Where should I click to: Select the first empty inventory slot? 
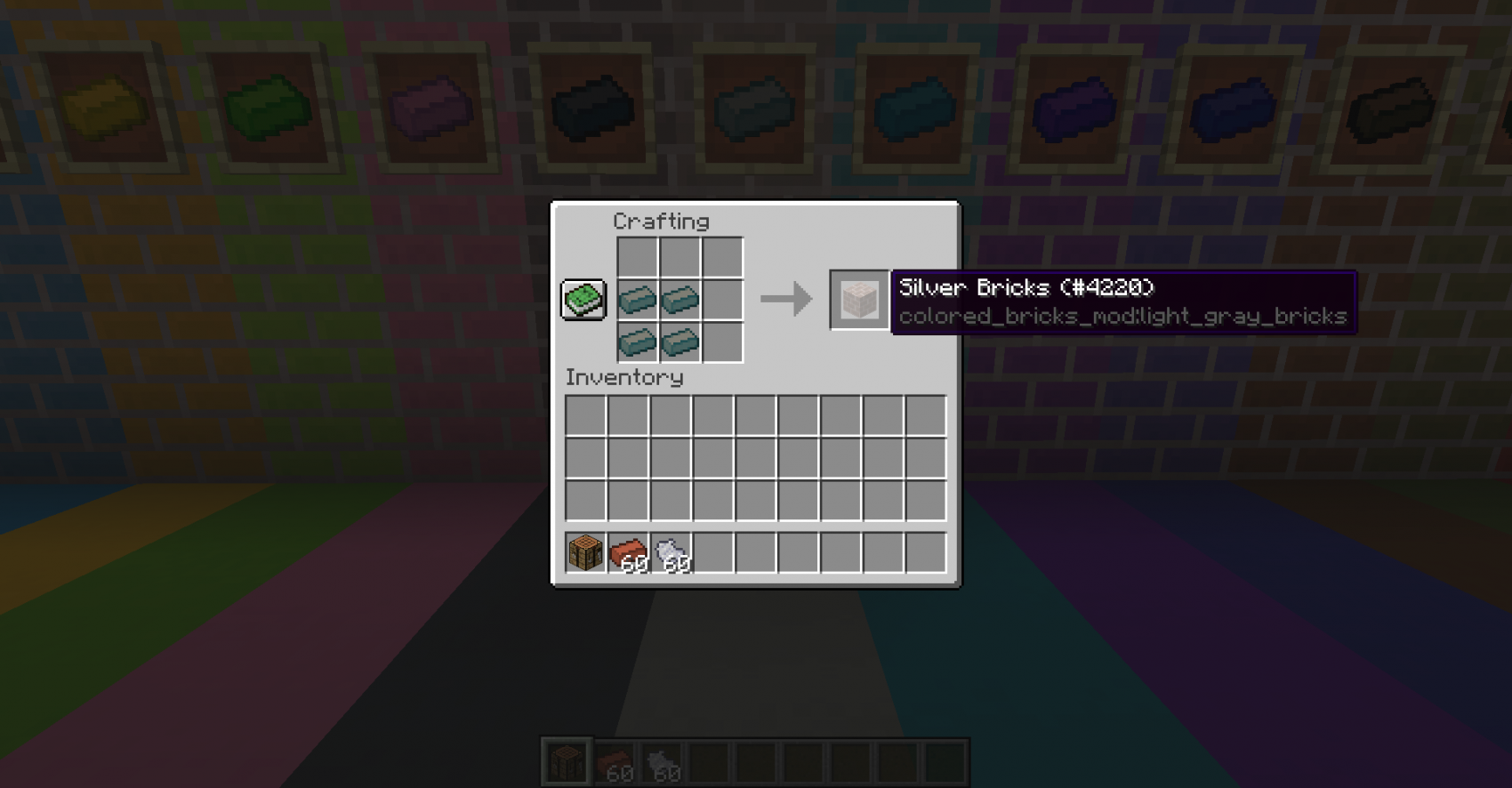586,416
